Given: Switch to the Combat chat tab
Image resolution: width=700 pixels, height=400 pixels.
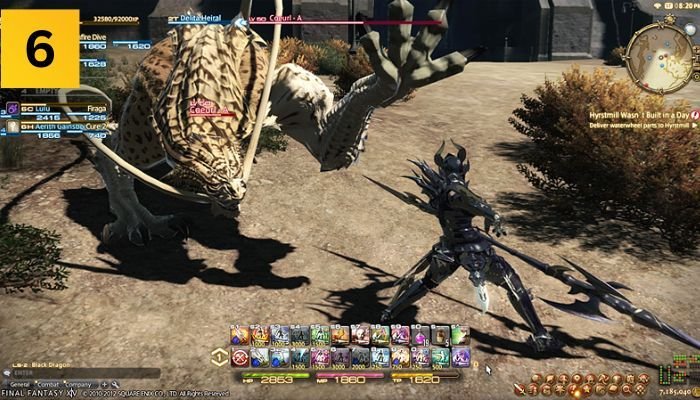Looking at the screenshot, I should click(x=48, y=384).
